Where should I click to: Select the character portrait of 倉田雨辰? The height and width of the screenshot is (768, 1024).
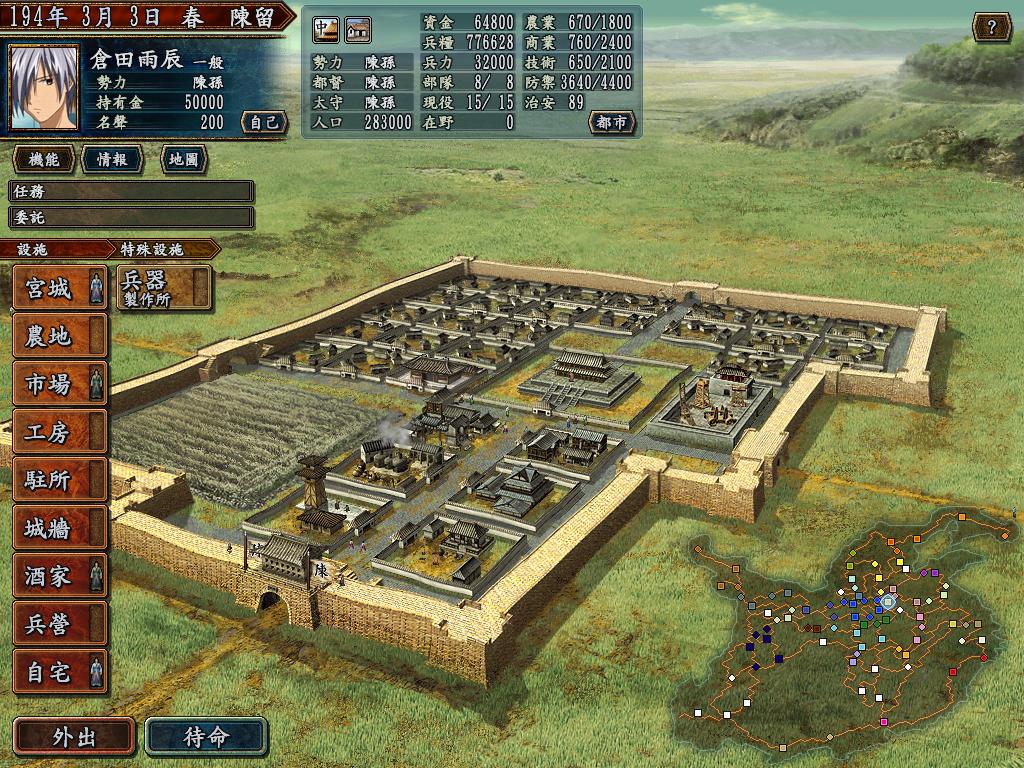click(x=43, y=88)
